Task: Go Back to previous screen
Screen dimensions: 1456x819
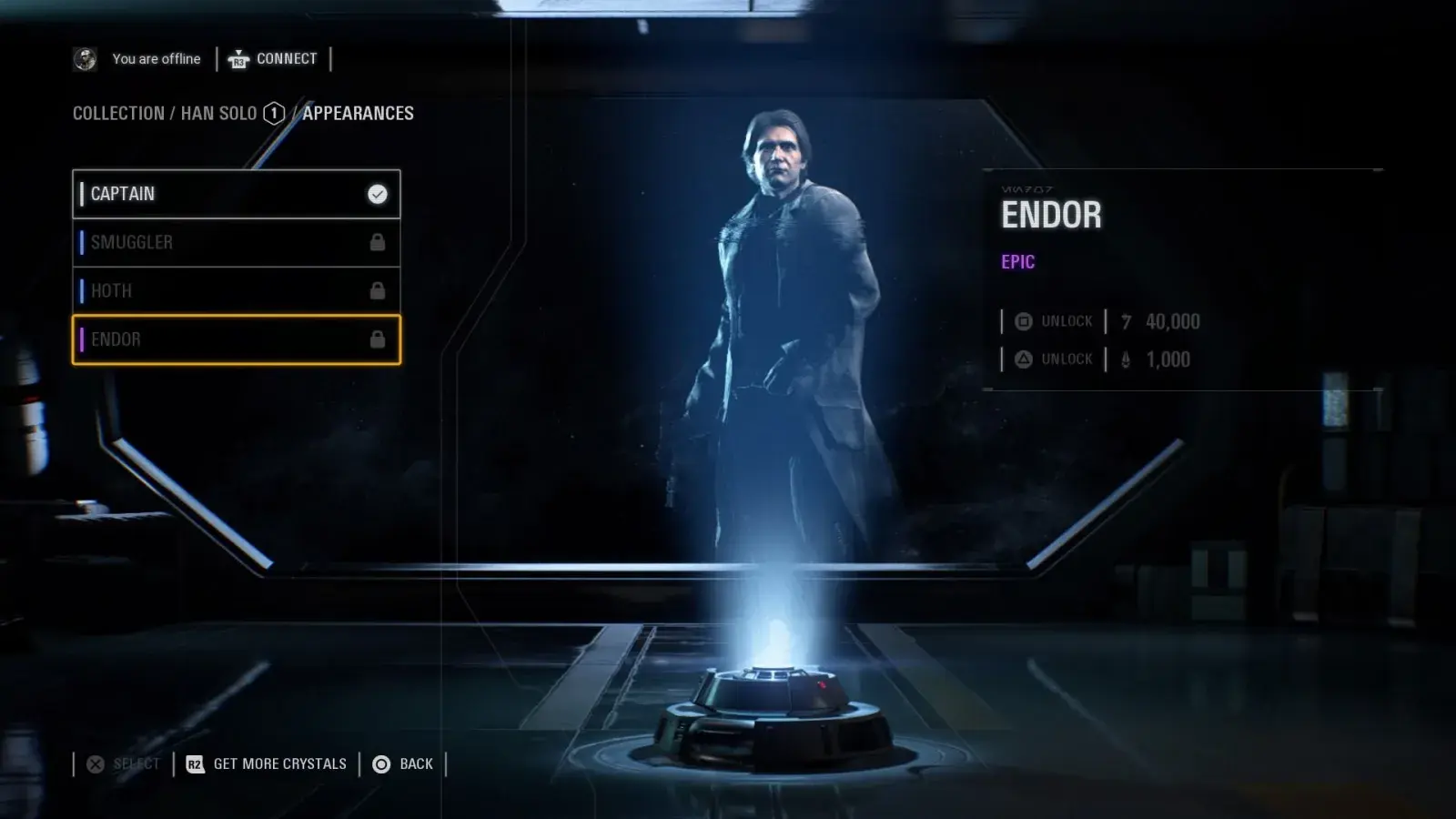Action: (x=403, y=764)
